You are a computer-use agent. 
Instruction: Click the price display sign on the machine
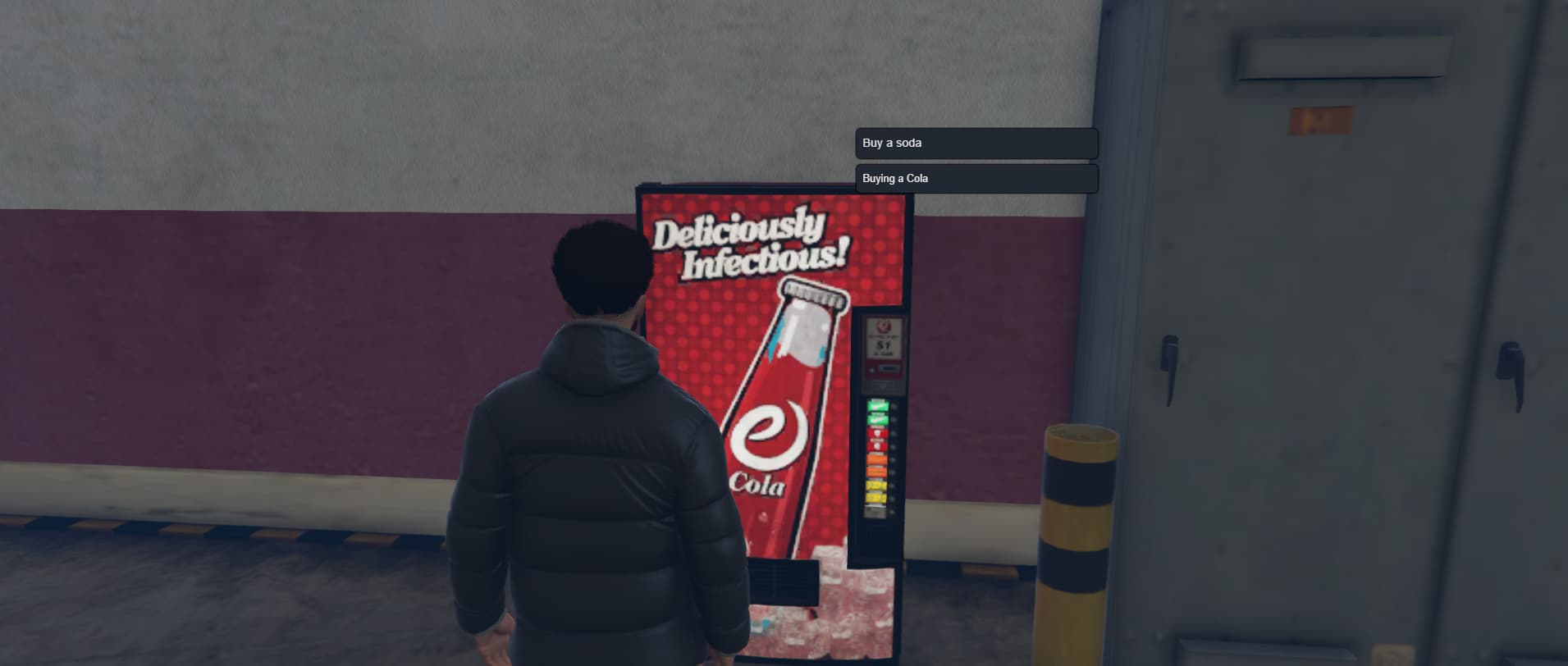click(x=884, y=339)
